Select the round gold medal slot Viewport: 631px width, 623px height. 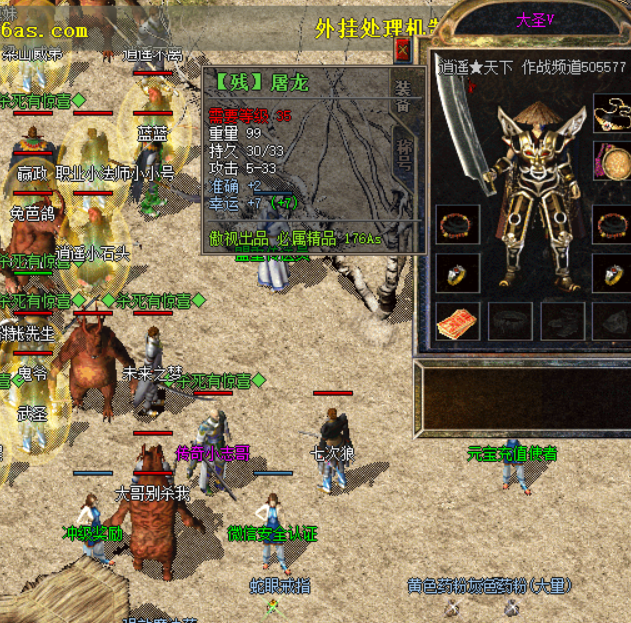pos(611,161)
